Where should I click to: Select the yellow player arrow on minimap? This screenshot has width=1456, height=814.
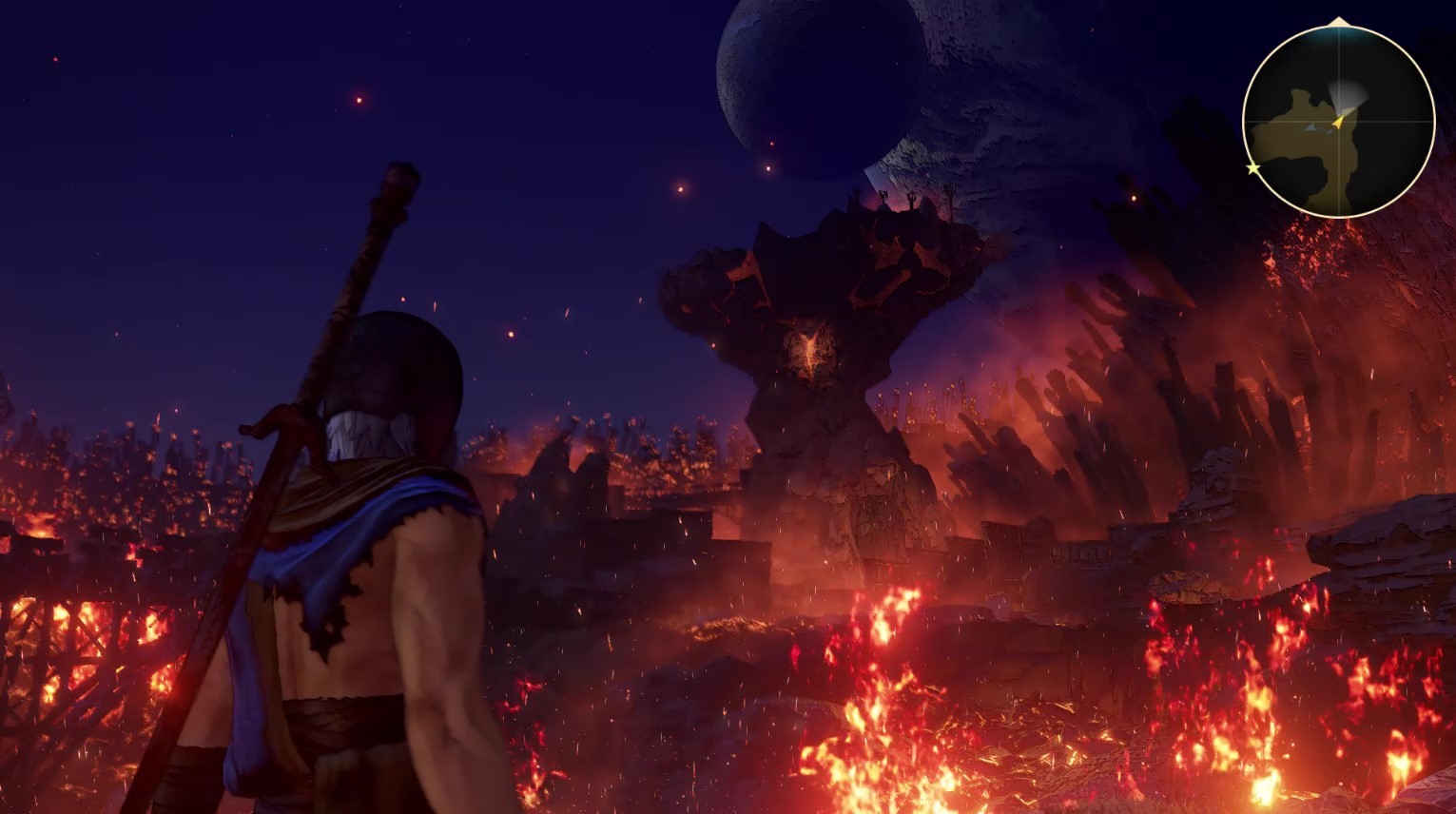point(1337,122)
